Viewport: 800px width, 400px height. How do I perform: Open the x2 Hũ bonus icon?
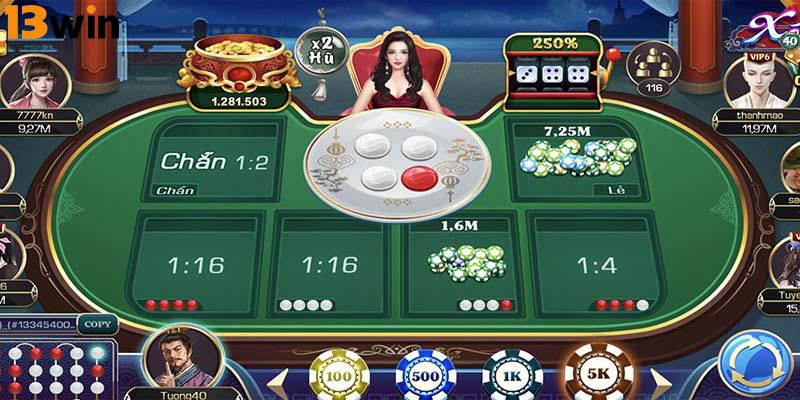[322, 50]
